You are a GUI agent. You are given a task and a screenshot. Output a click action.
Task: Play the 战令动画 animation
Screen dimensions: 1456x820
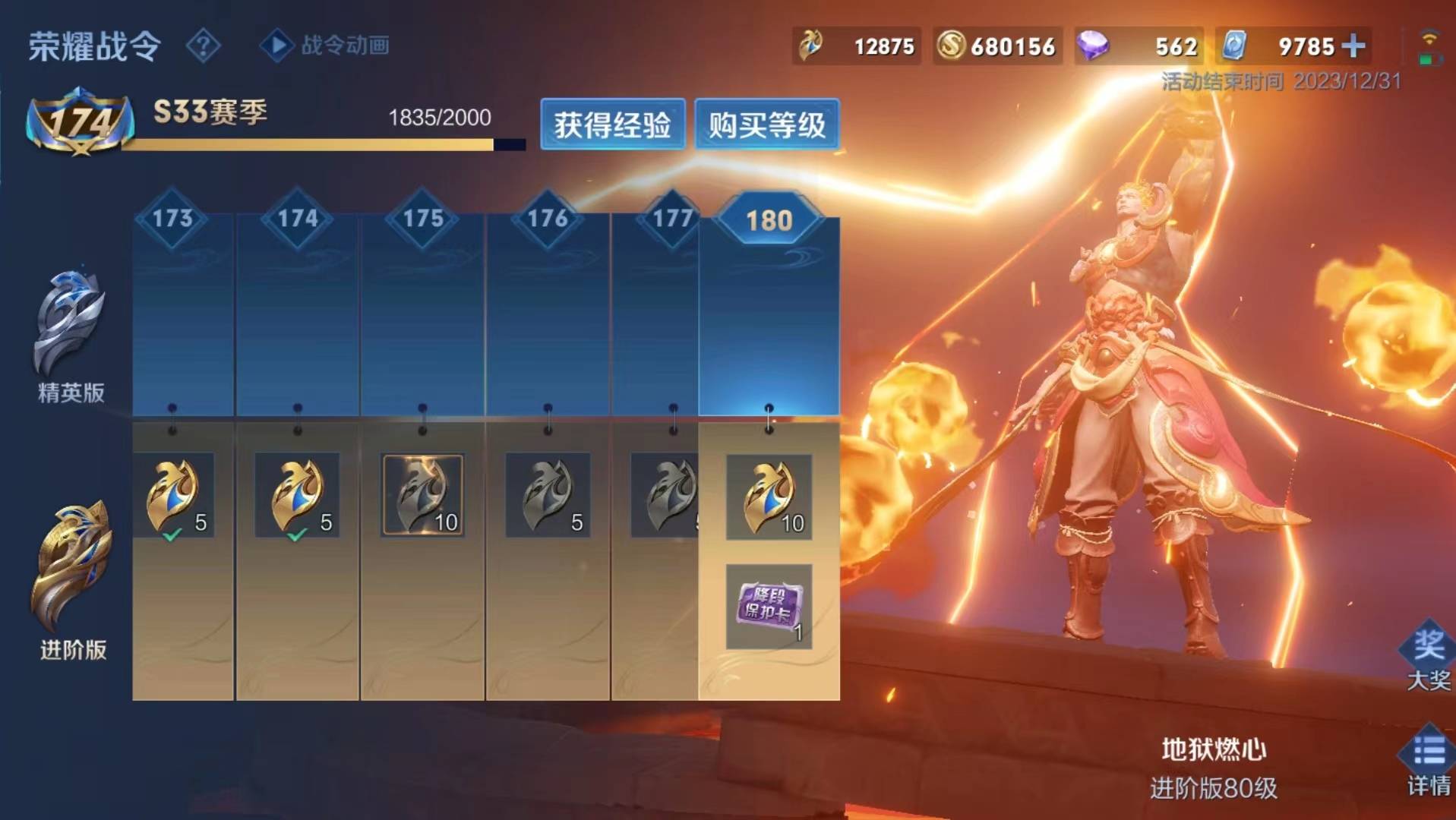point(326,46)
